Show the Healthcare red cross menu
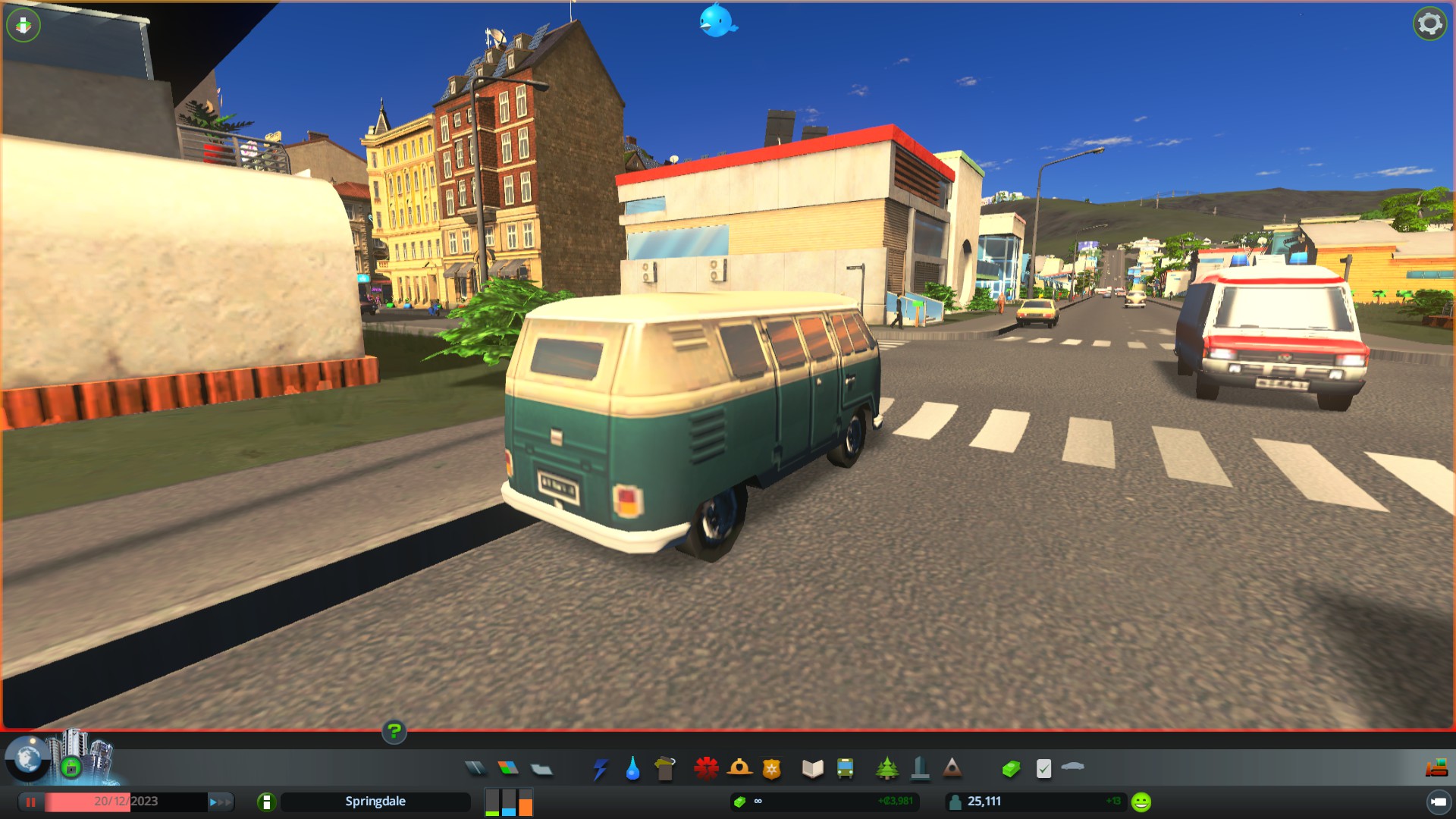 706,768
